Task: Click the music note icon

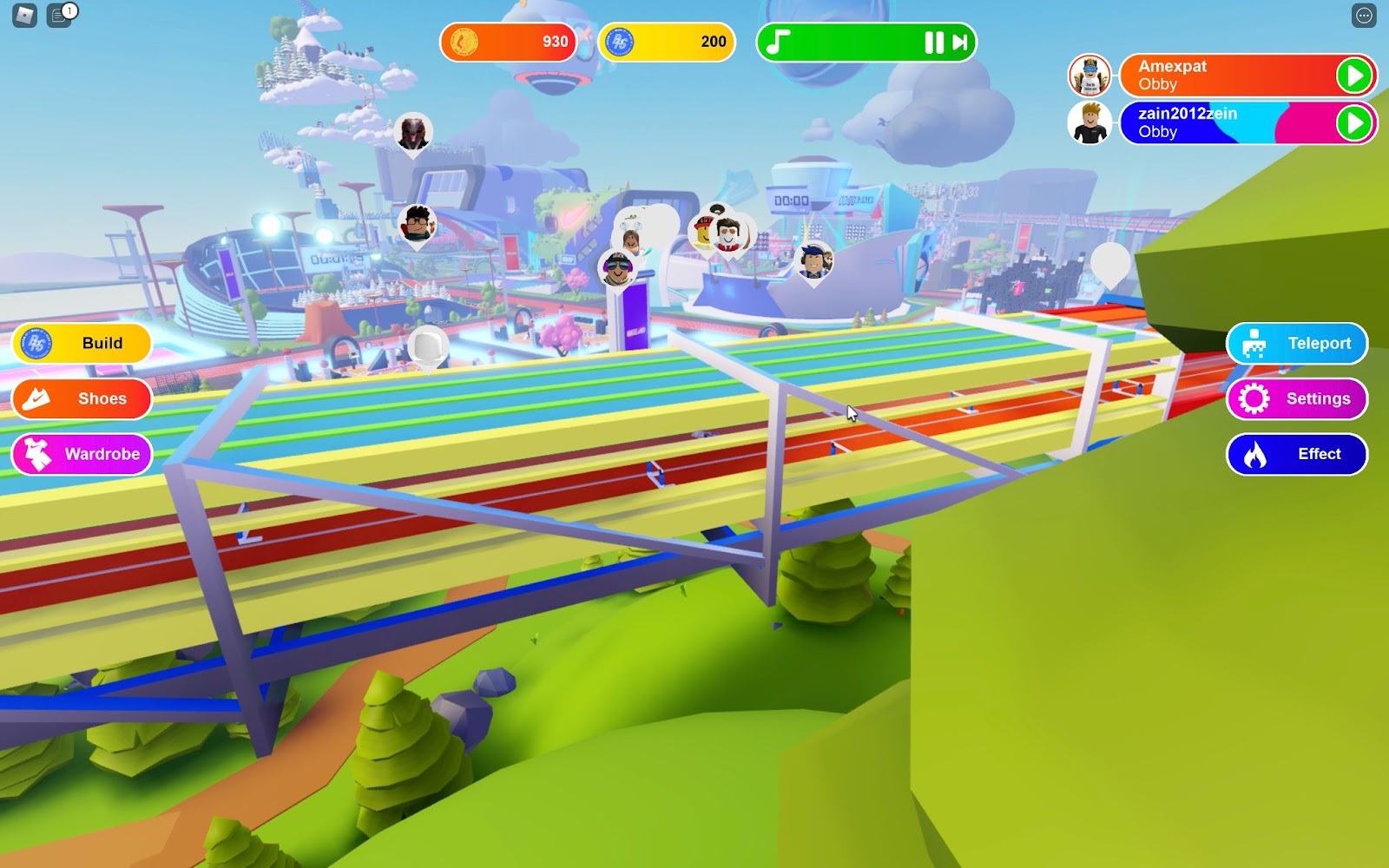Action: pyautogui.click(x=779, y=43)
